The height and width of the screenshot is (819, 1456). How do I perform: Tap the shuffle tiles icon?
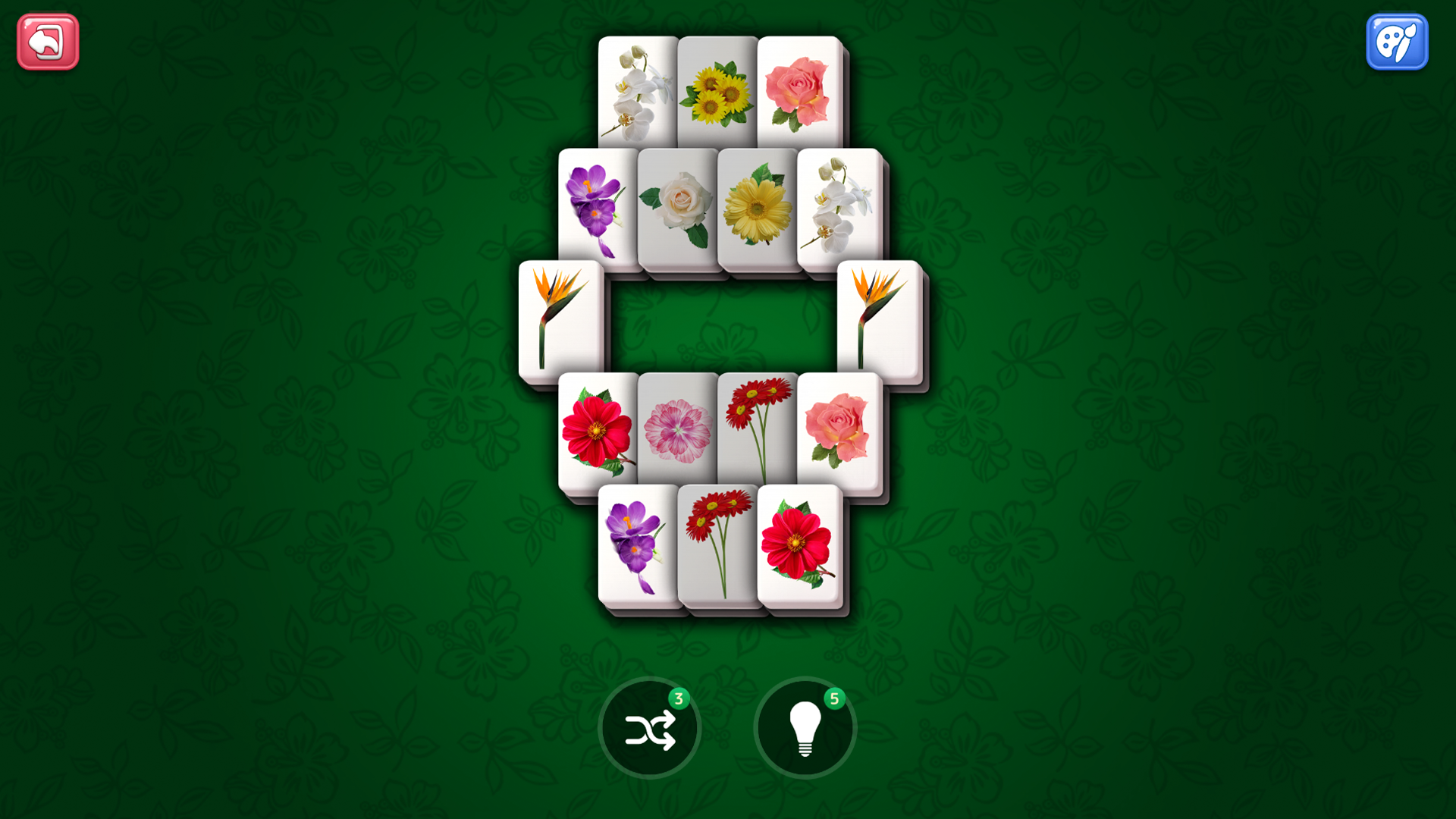[649, 726]
